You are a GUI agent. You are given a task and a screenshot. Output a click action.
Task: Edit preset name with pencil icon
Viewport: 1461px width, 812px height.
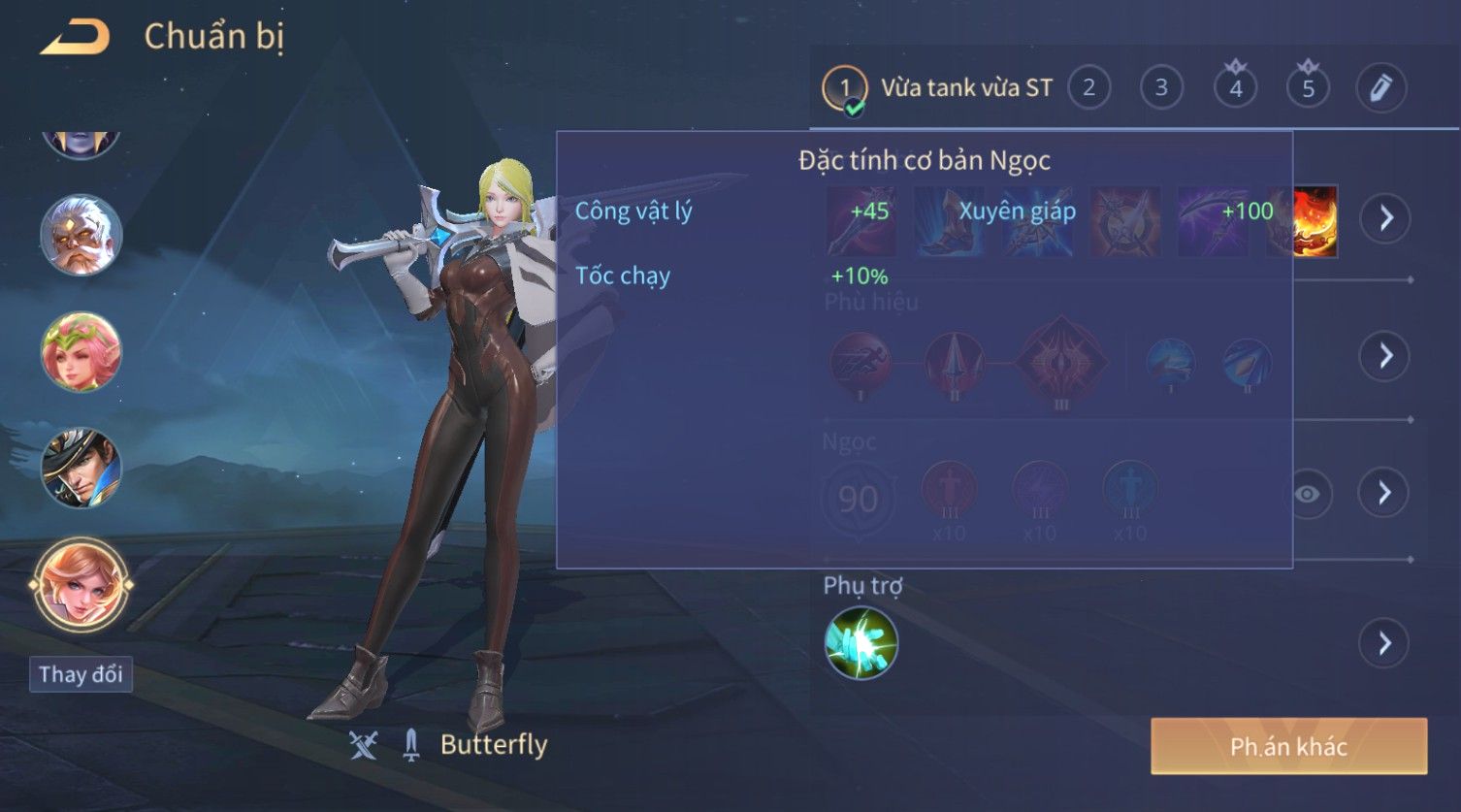[x=1380, y=88]
